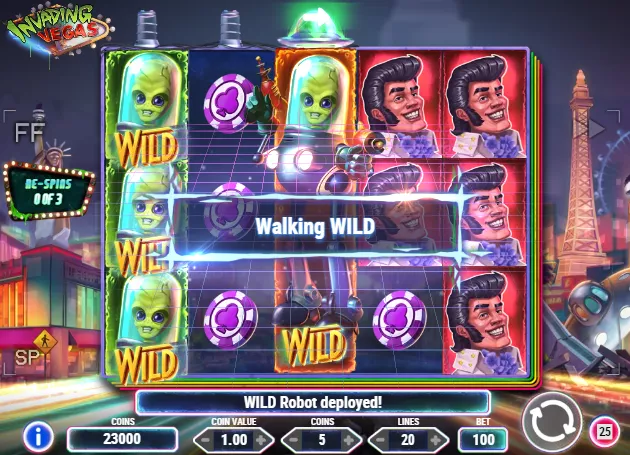Click the SP overlay label

tap(24, 357)
